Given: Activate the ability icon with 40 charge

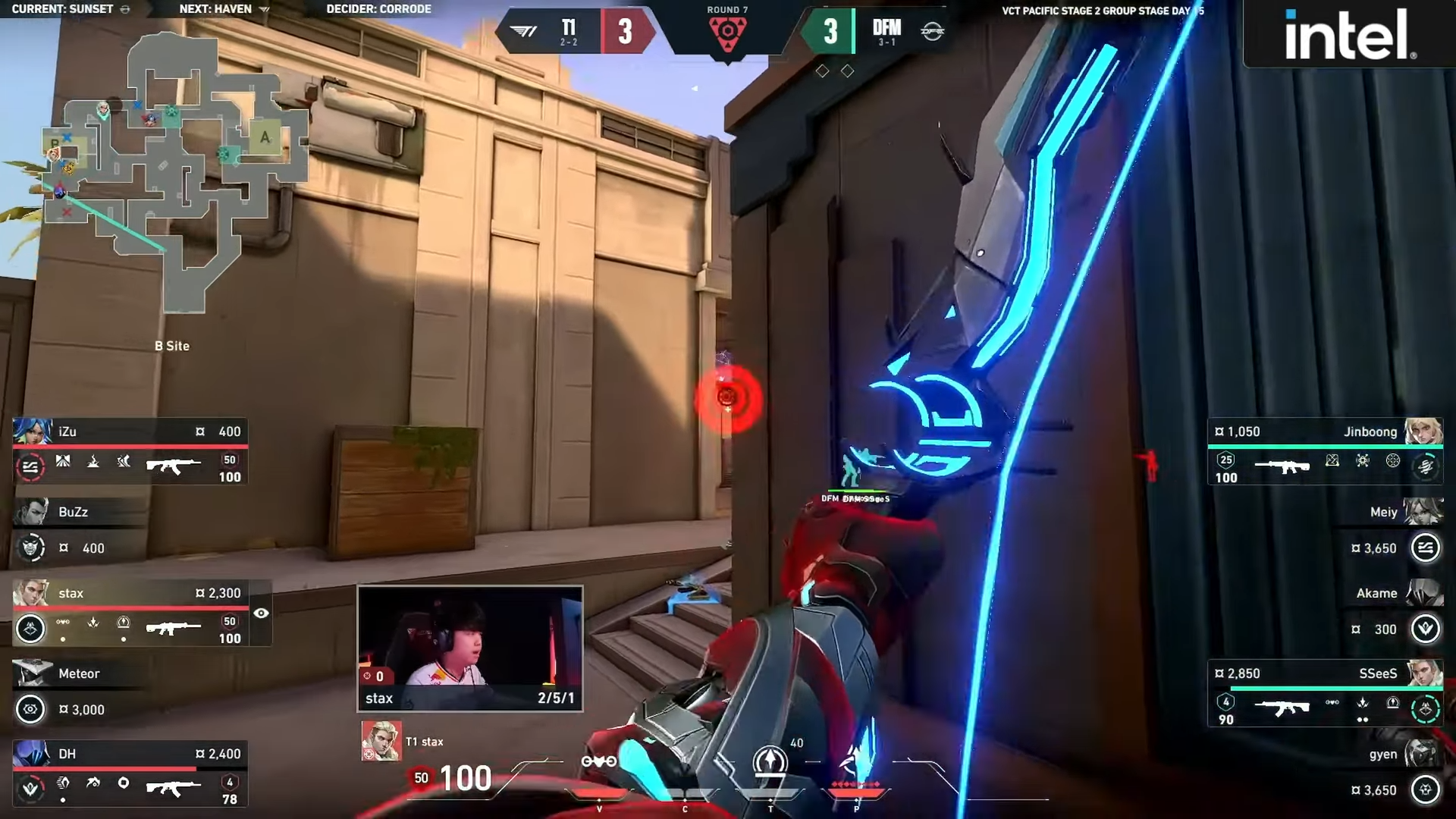Looking at the screenshot, I should click(770, 761).
